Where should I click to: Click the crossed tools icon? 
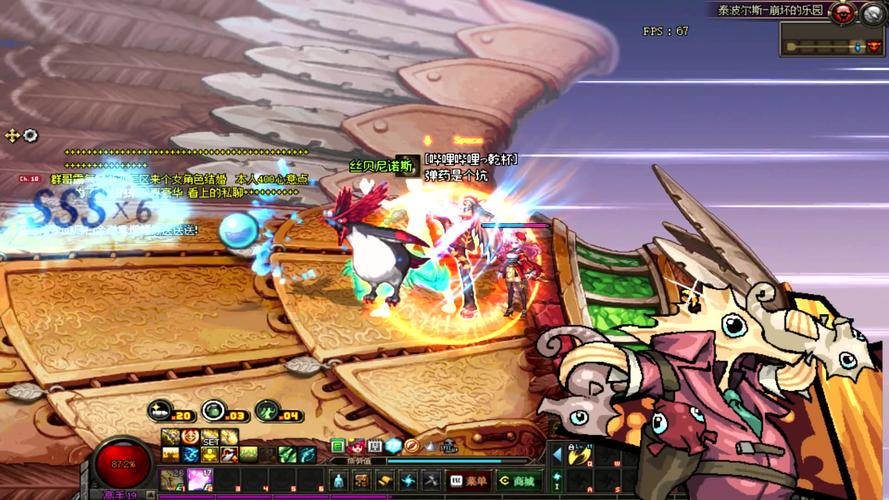pyautogui.click(x=431, y=481)
